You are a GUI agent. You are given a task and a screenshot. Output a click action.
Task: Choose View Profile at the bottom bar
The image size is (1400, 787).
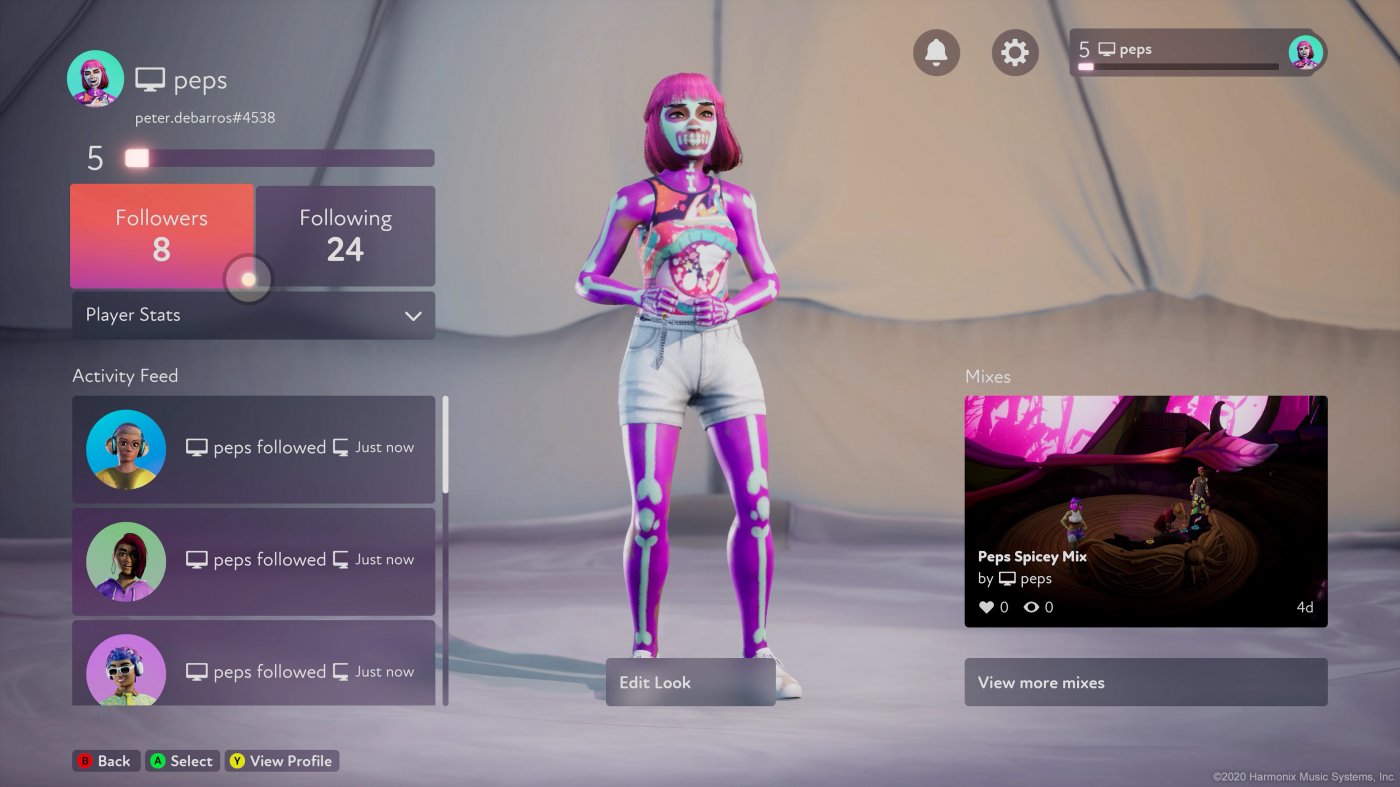click(x=282, y=760)
